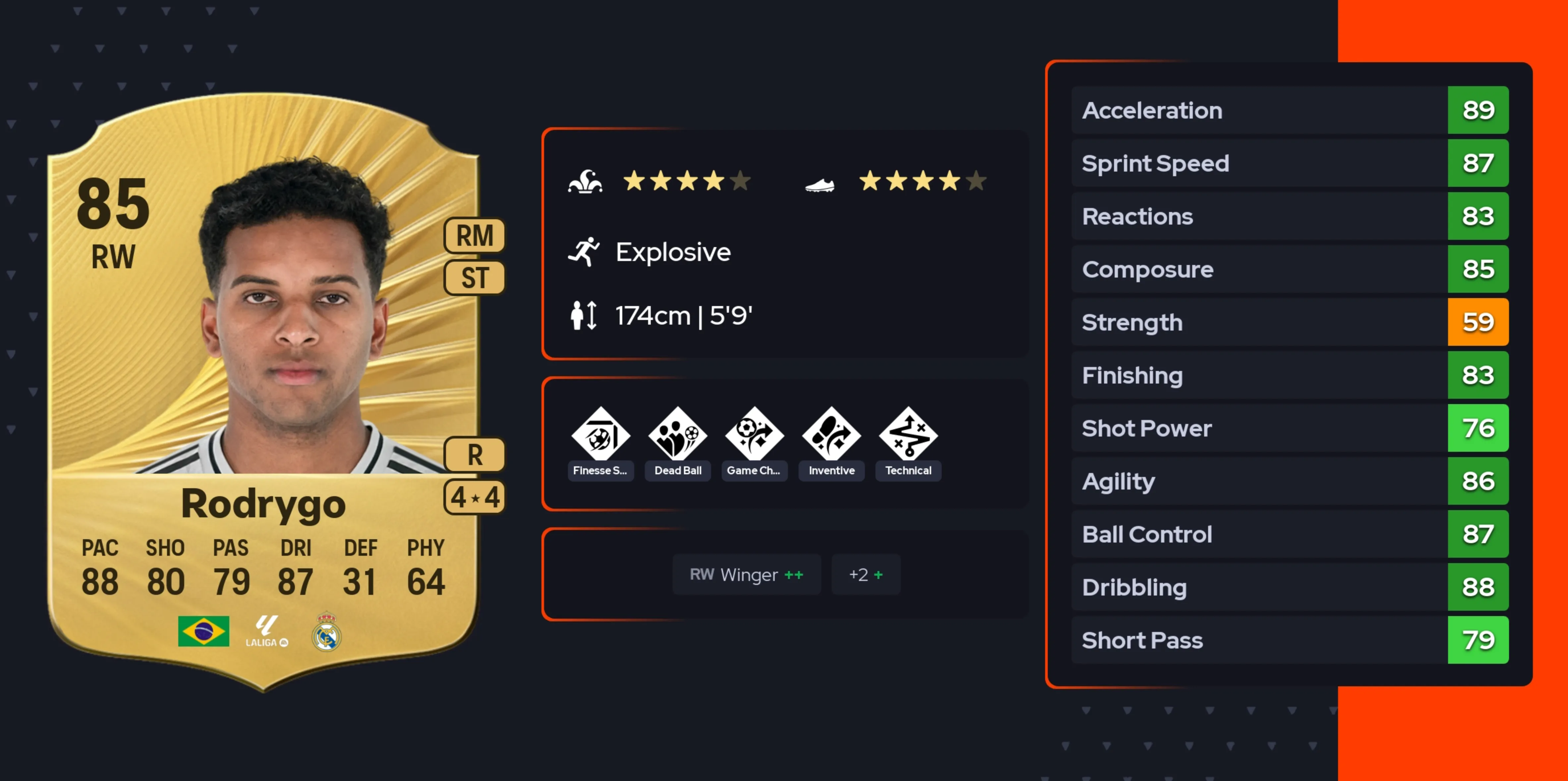The width and height of the screenshot is (1568, 781).
Task: Click the Real Madrid club crest
Action: coord(326,632)
